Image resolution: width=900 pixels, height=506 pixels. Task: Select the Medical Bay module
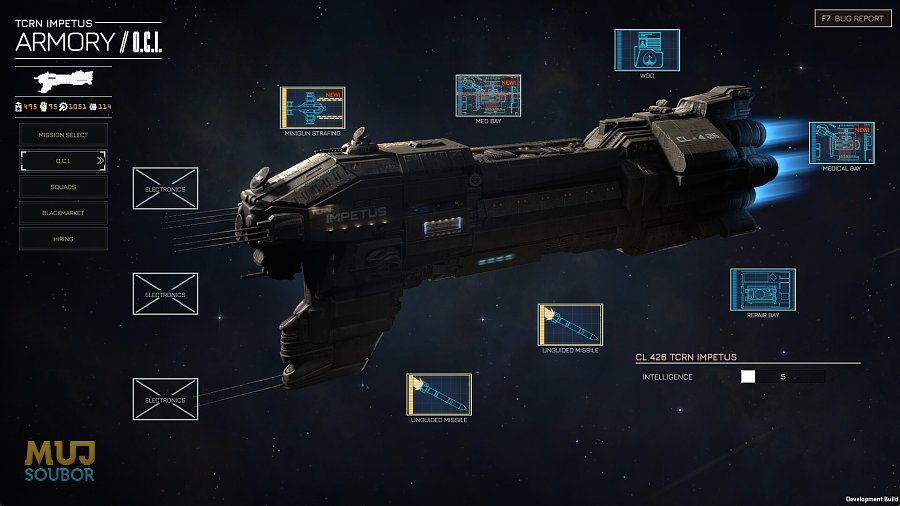[x=841, y=142]
